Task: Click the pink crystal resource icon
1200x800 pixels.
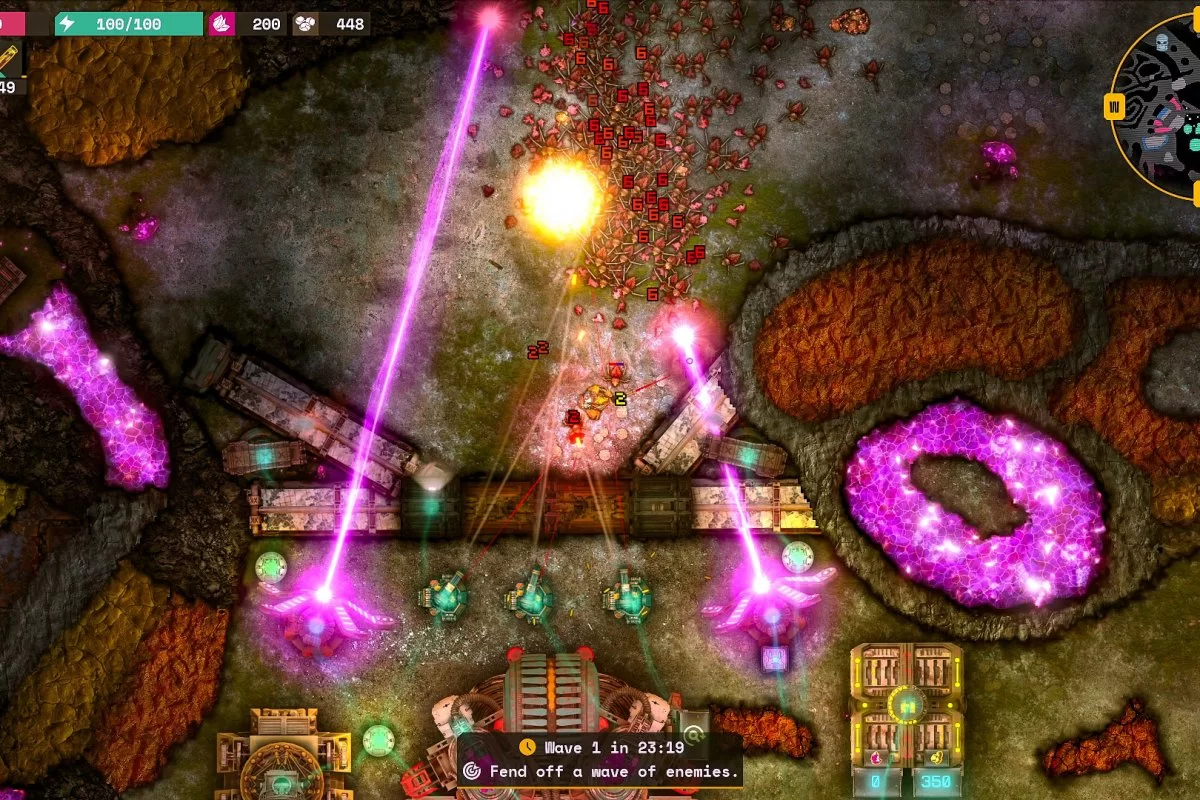Action: tap(222, 23)
